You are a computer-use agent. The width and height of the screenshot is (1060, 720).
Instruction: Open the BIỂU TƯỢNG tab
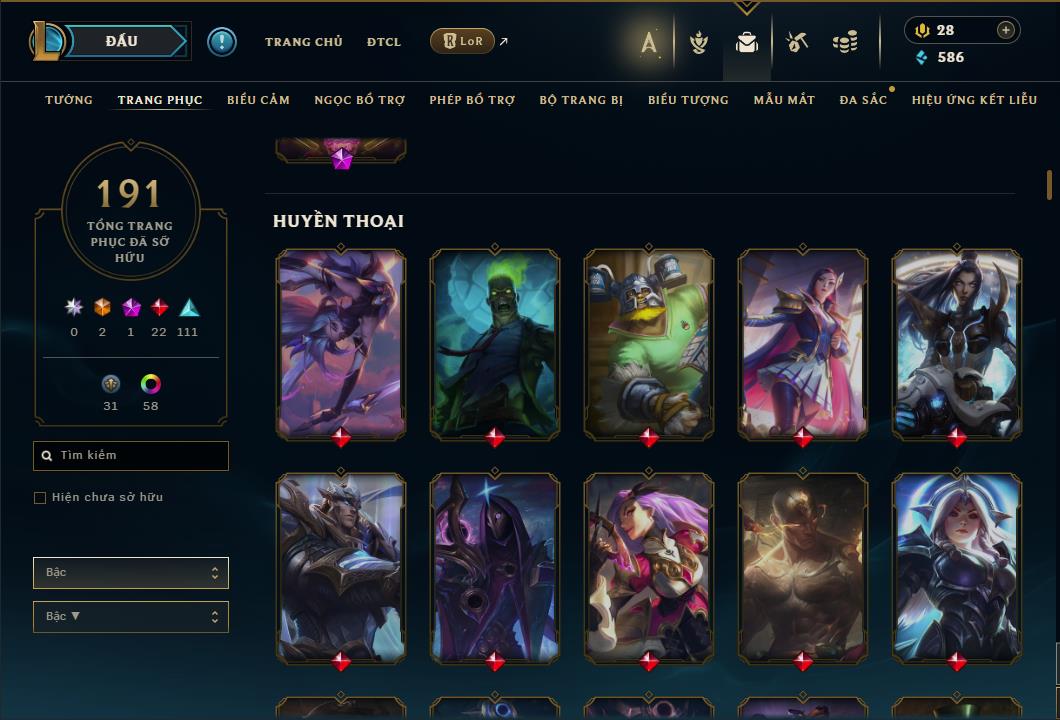[x=688, y=100]
